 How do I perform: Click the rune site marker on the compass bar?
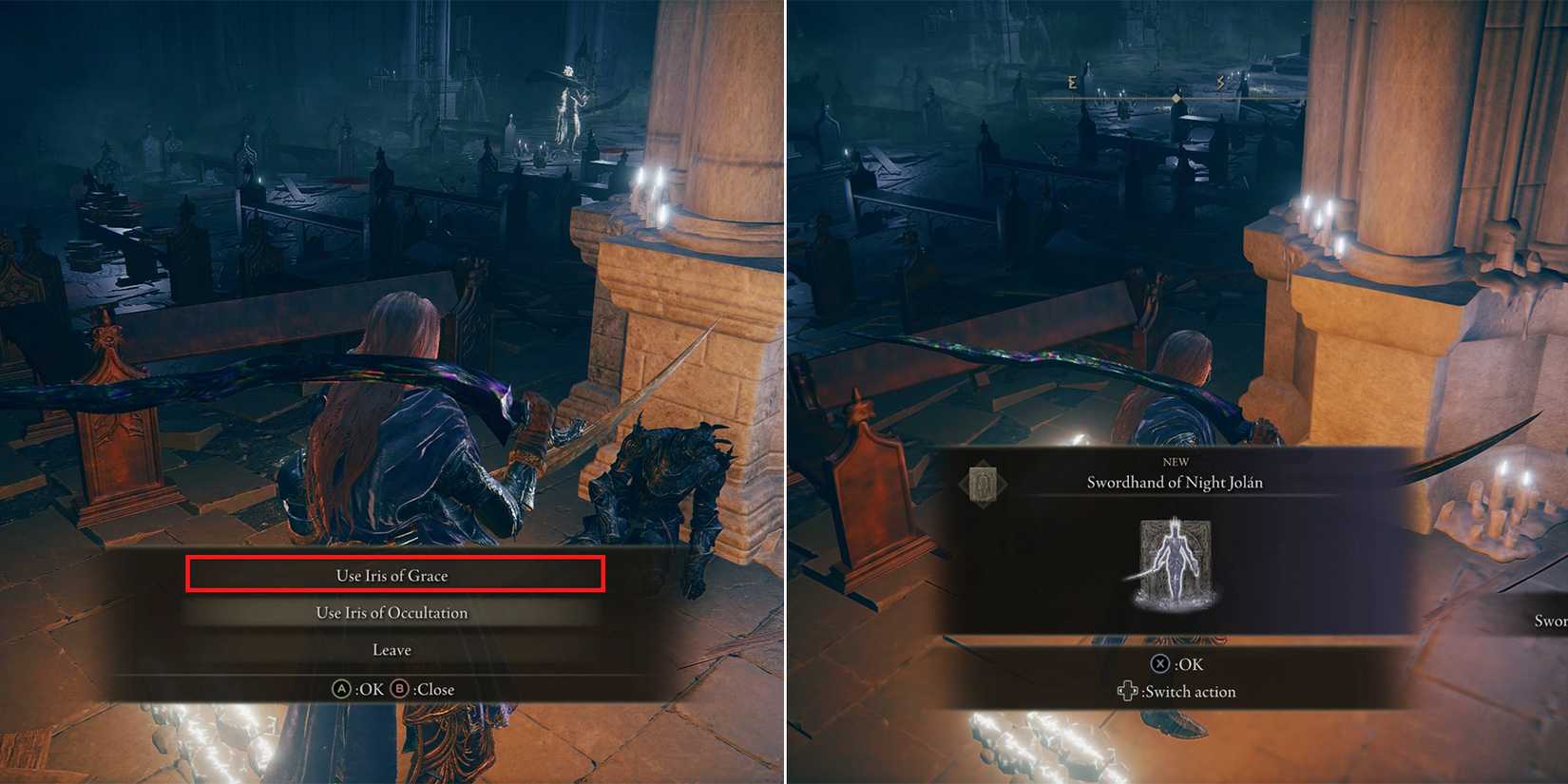[1072, 83]
